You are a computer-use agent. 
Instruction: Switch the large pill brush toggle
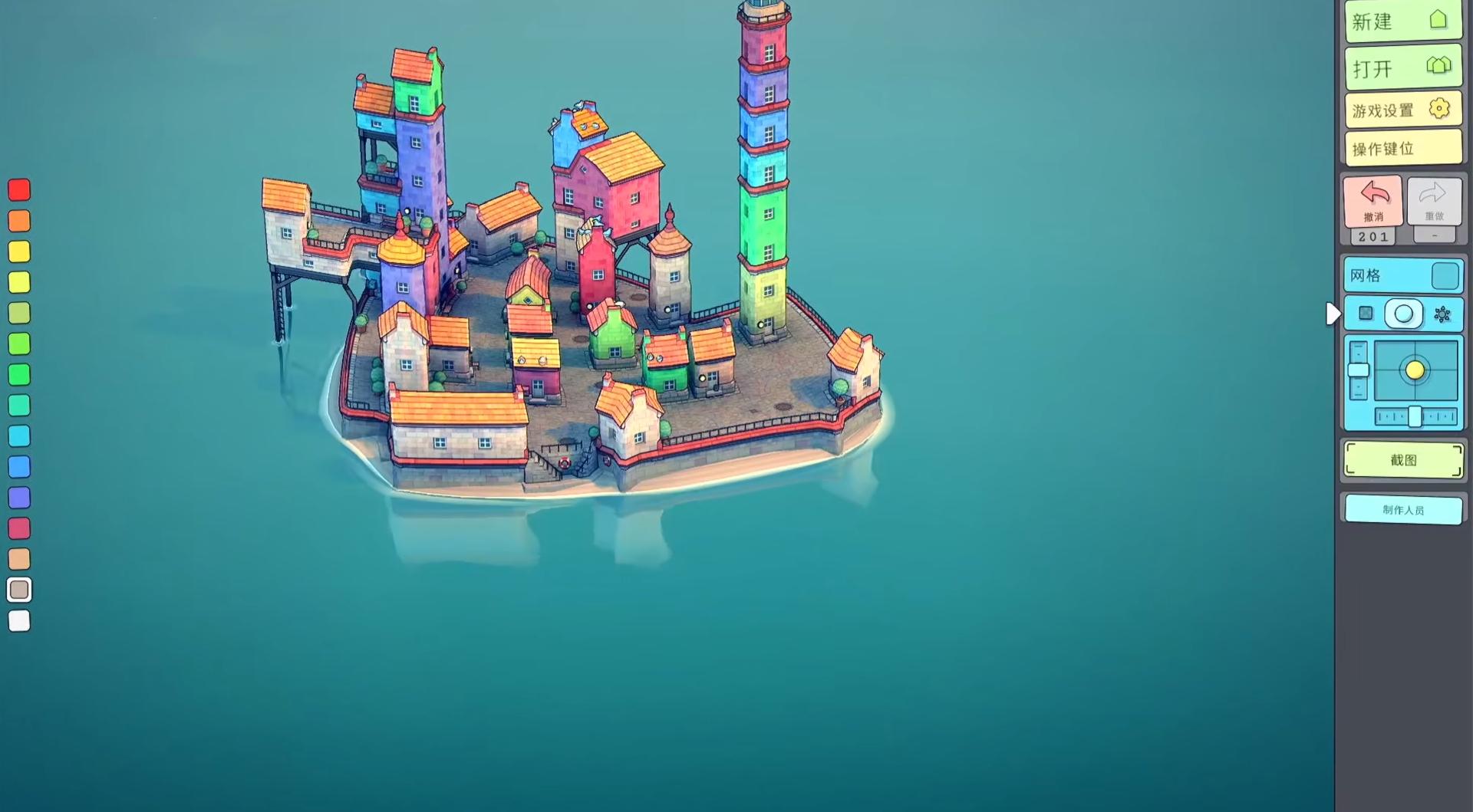(1403, 314)
